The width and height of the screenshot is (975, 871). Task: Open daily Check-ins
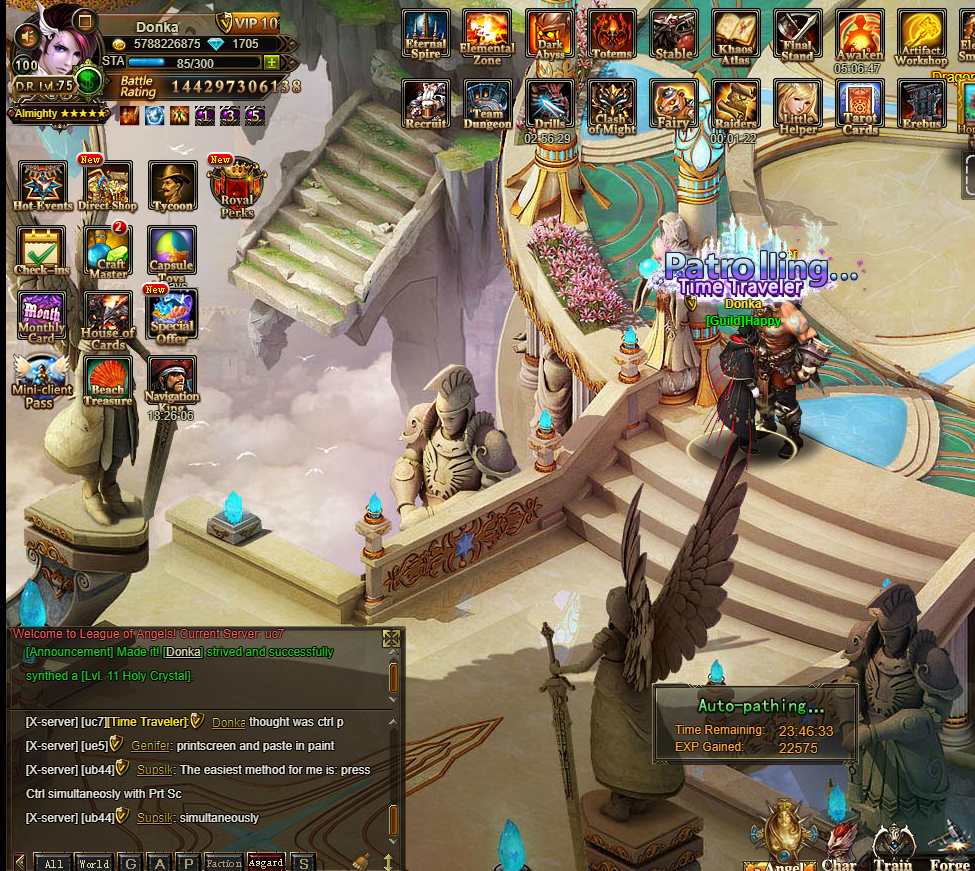[42, 250]
